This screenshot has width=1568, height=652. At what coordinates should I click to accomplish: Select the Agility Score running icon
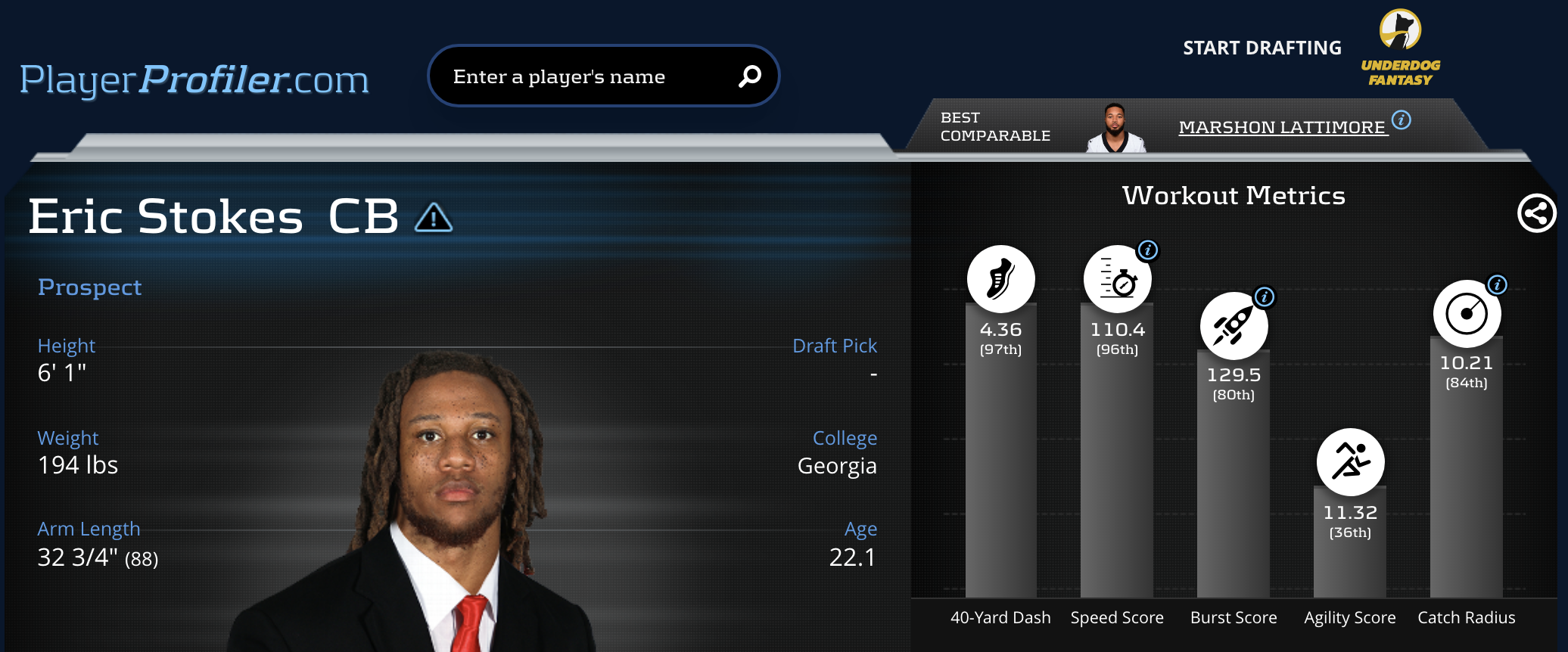(1350, 461)
